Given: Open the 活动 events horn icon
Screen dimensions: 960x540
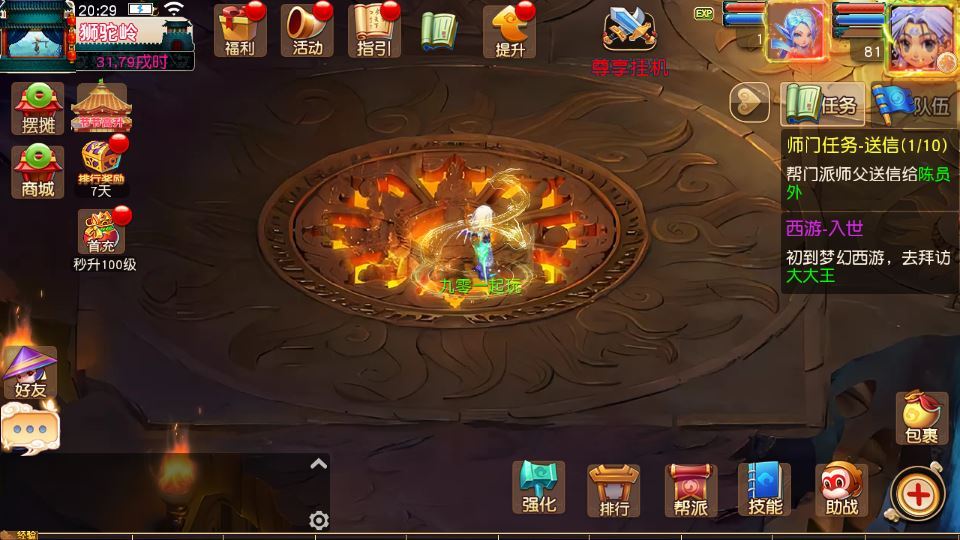Looking at the screenshot, I should coord(308,29).
